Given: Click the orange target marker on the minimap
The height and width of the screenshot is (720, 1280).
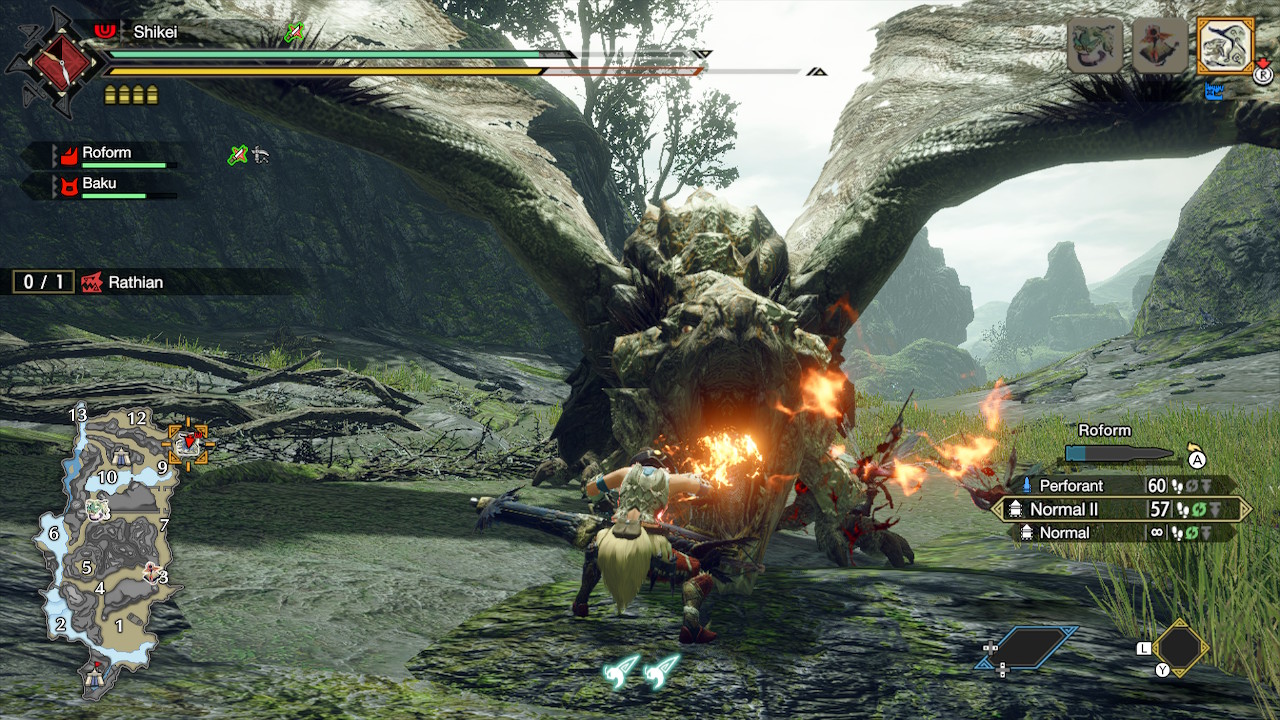Looking at the screenshot, I should [187, 443].
